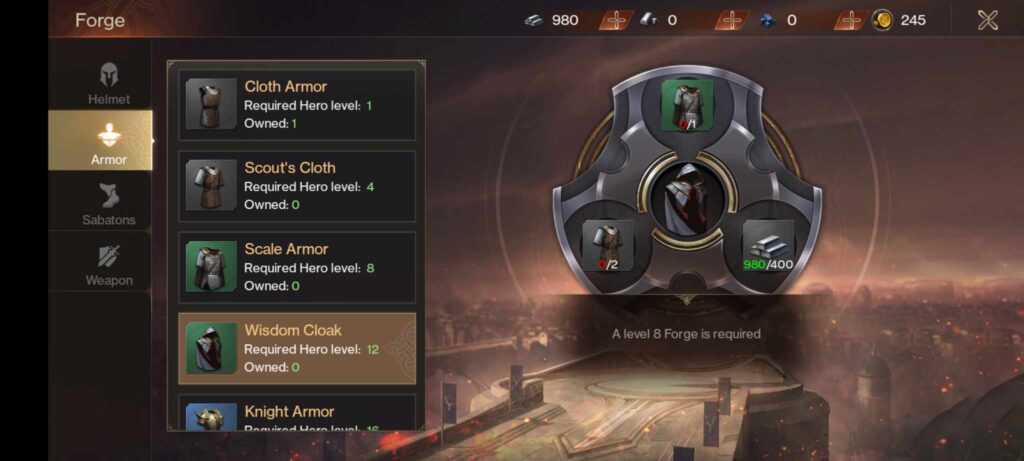Click the plus button next to the gold coins
Viewport: 1024px width, 461px height.
(x=851, y=20)
